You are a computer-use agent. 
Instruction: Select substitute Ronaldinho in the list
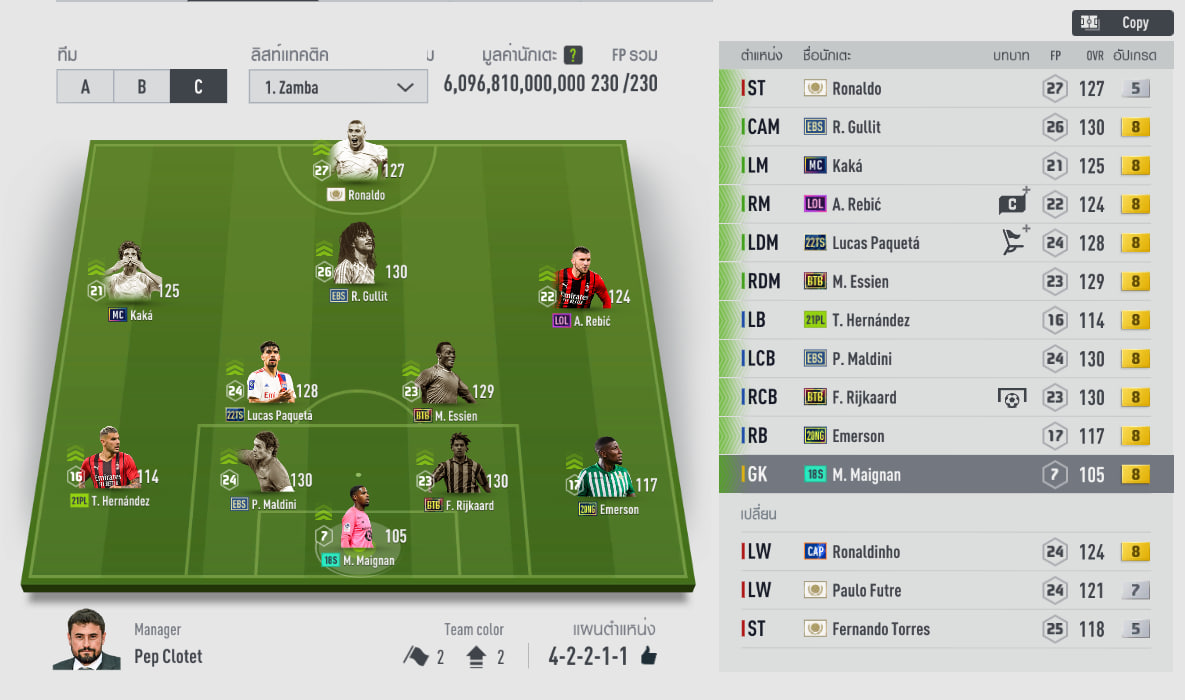tap(945, 552)
